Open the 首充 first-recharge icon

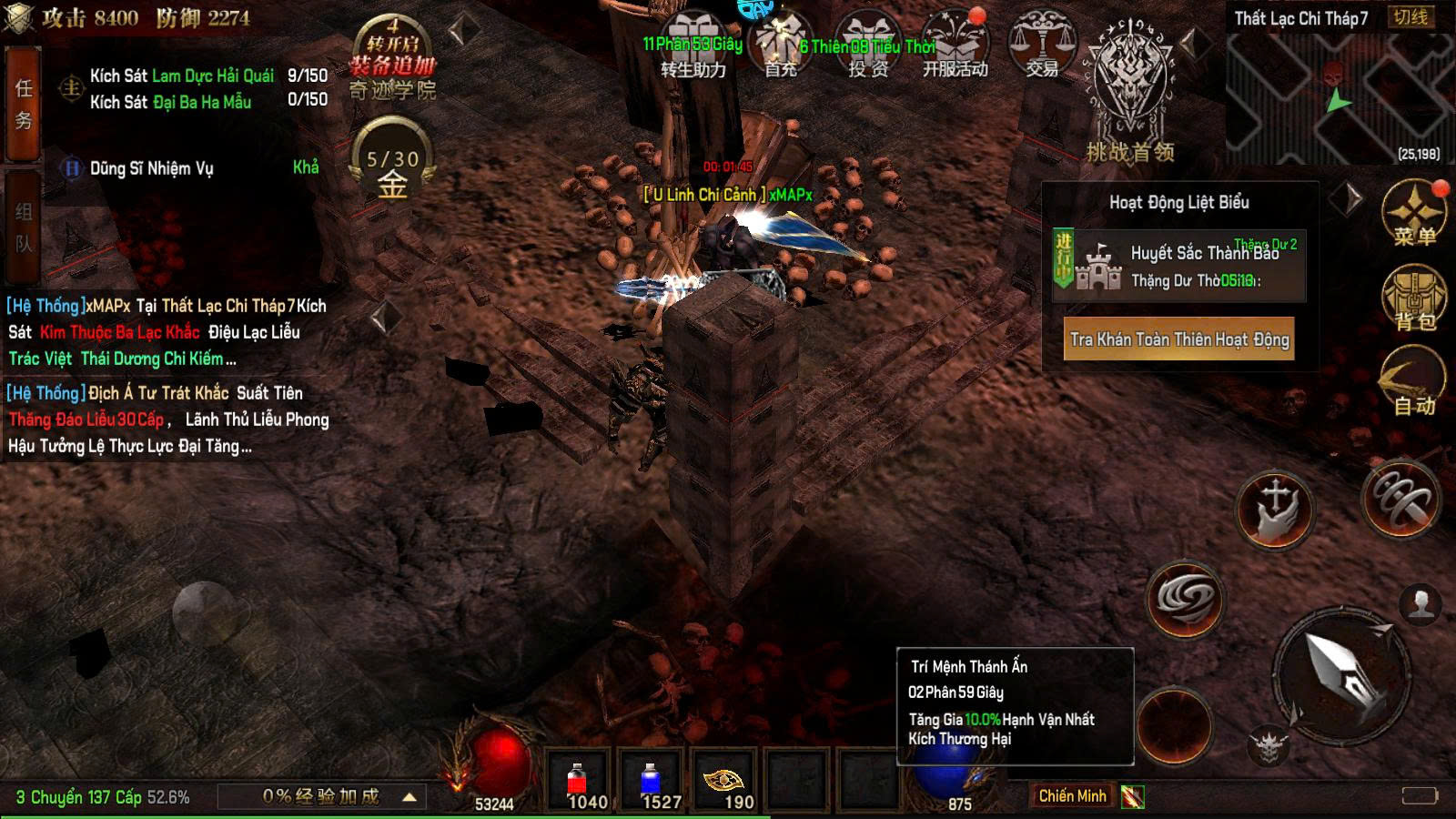pyautogui.click(x=780, y=45)
